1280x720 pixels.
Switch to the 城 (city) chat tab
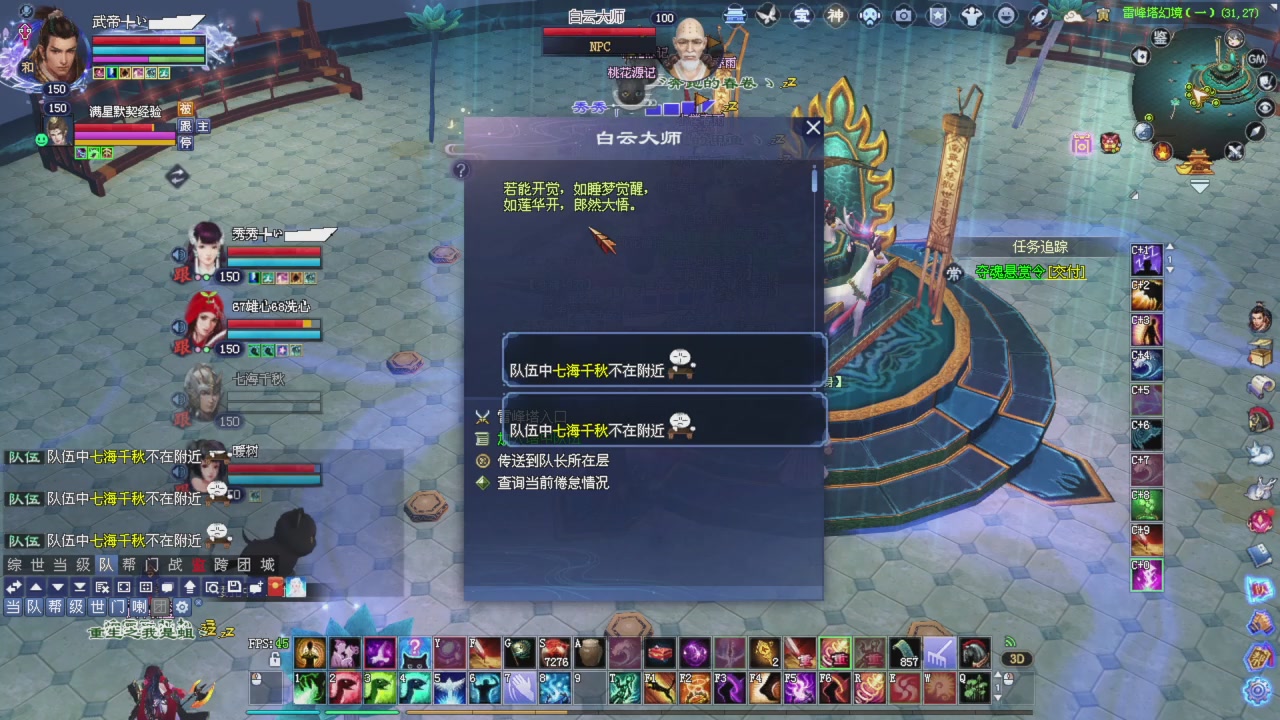point(267,565)
